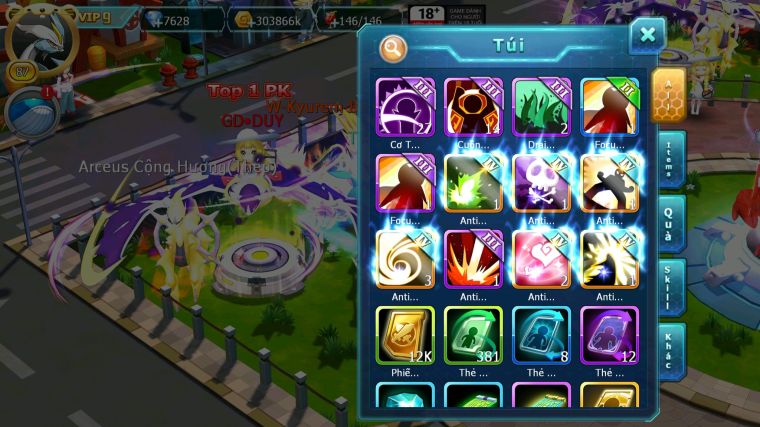This screenshot has height=427, width=760.
Task: Switch to the Items tab
Action: (670, 160)
